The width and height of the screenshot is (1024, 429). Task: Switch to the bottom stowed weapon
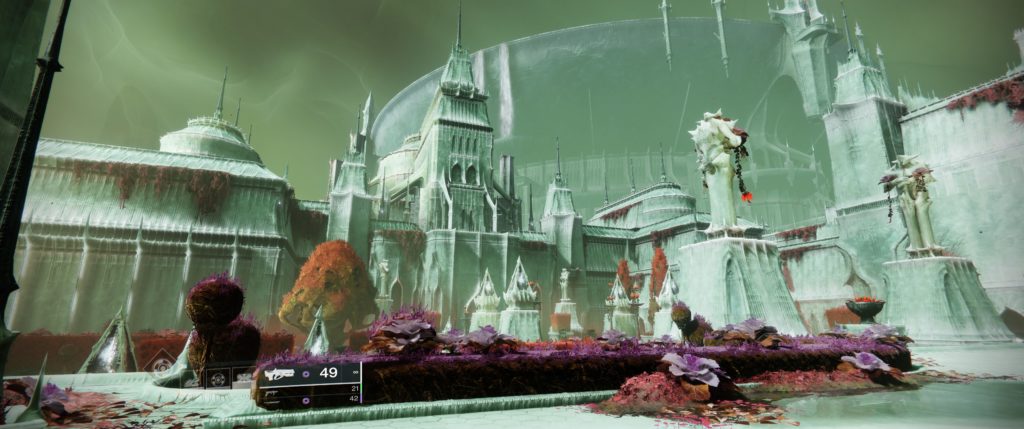coord(272,399)
